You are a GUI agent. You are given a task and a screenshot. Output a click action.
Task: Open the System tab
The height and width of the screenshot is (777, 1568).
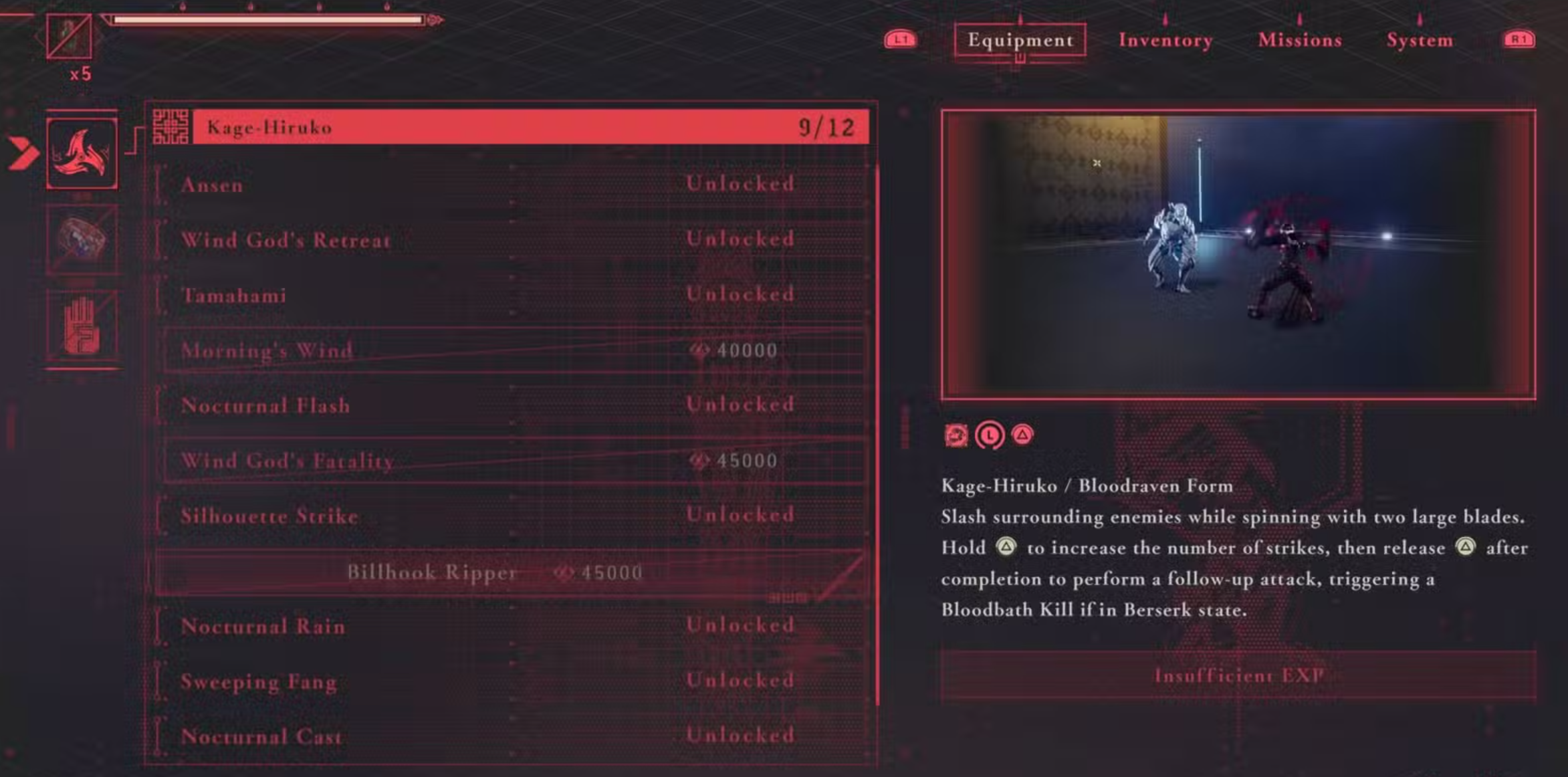(1419, 40)
